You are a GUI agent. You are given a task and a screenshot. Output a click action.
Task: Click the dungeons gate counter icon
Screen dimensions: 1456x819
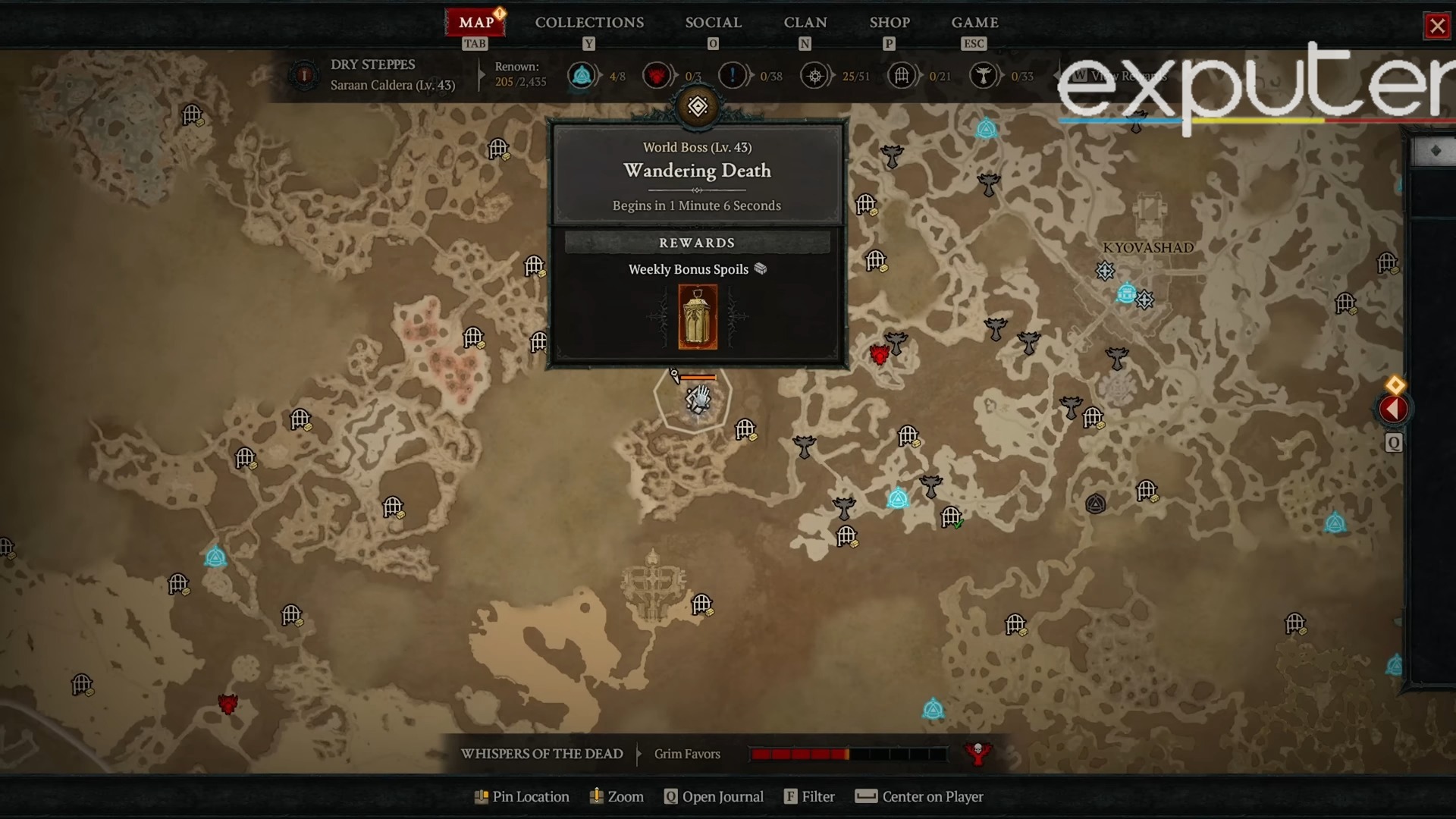(902, 76)
